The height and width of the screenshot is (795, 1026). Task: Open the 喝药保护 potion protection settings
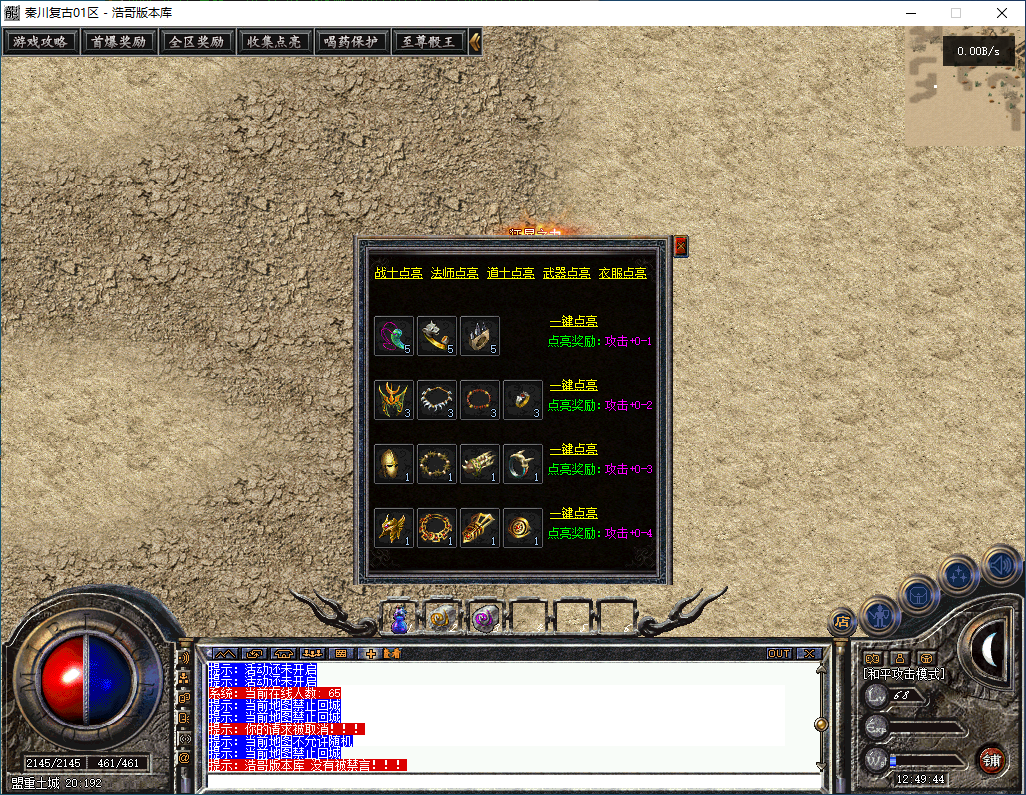pyautogui.click(x=351, y=42)
